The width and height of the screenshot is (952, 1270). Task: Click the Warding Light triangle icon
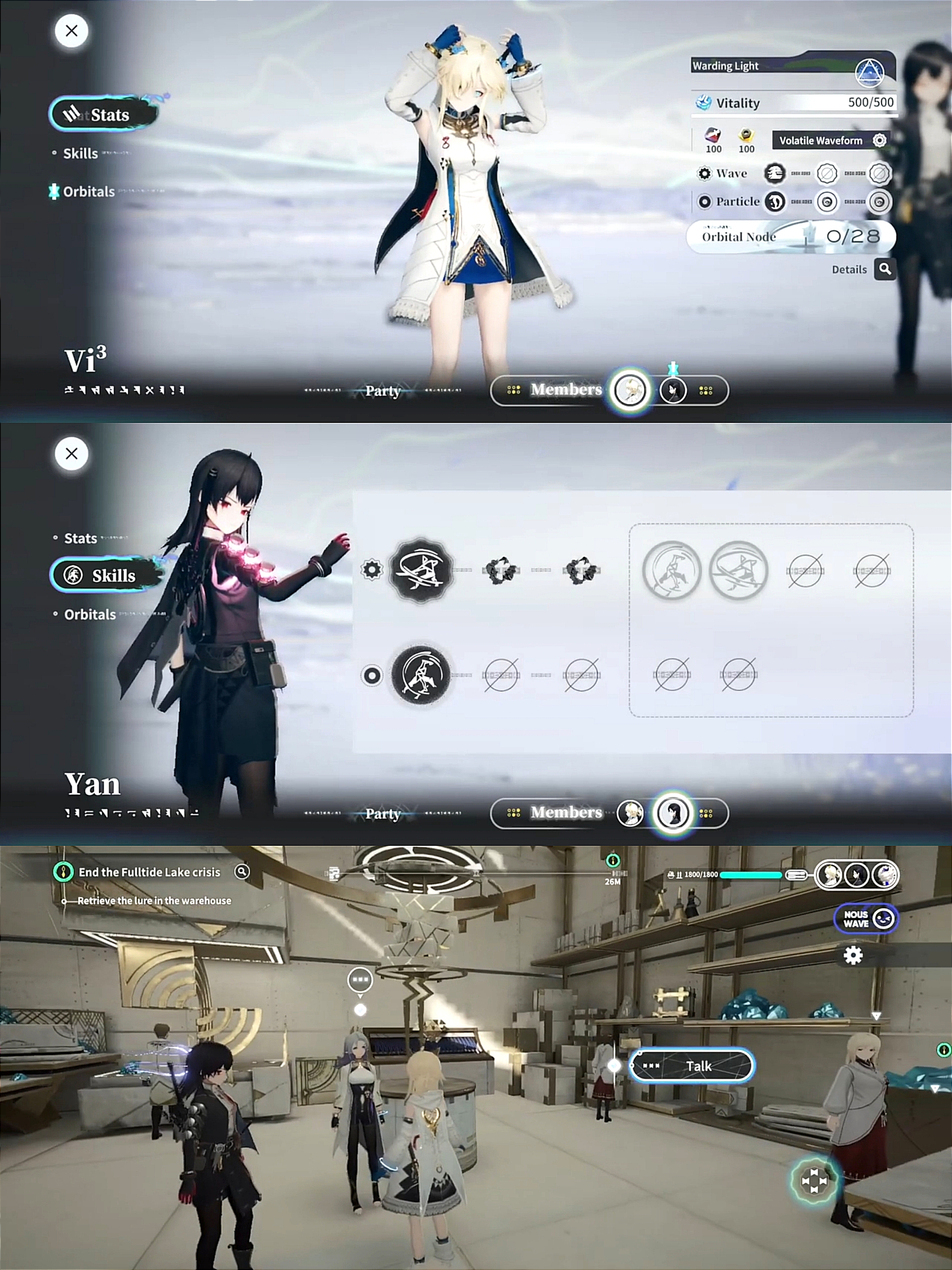click(x=870, y=72)
